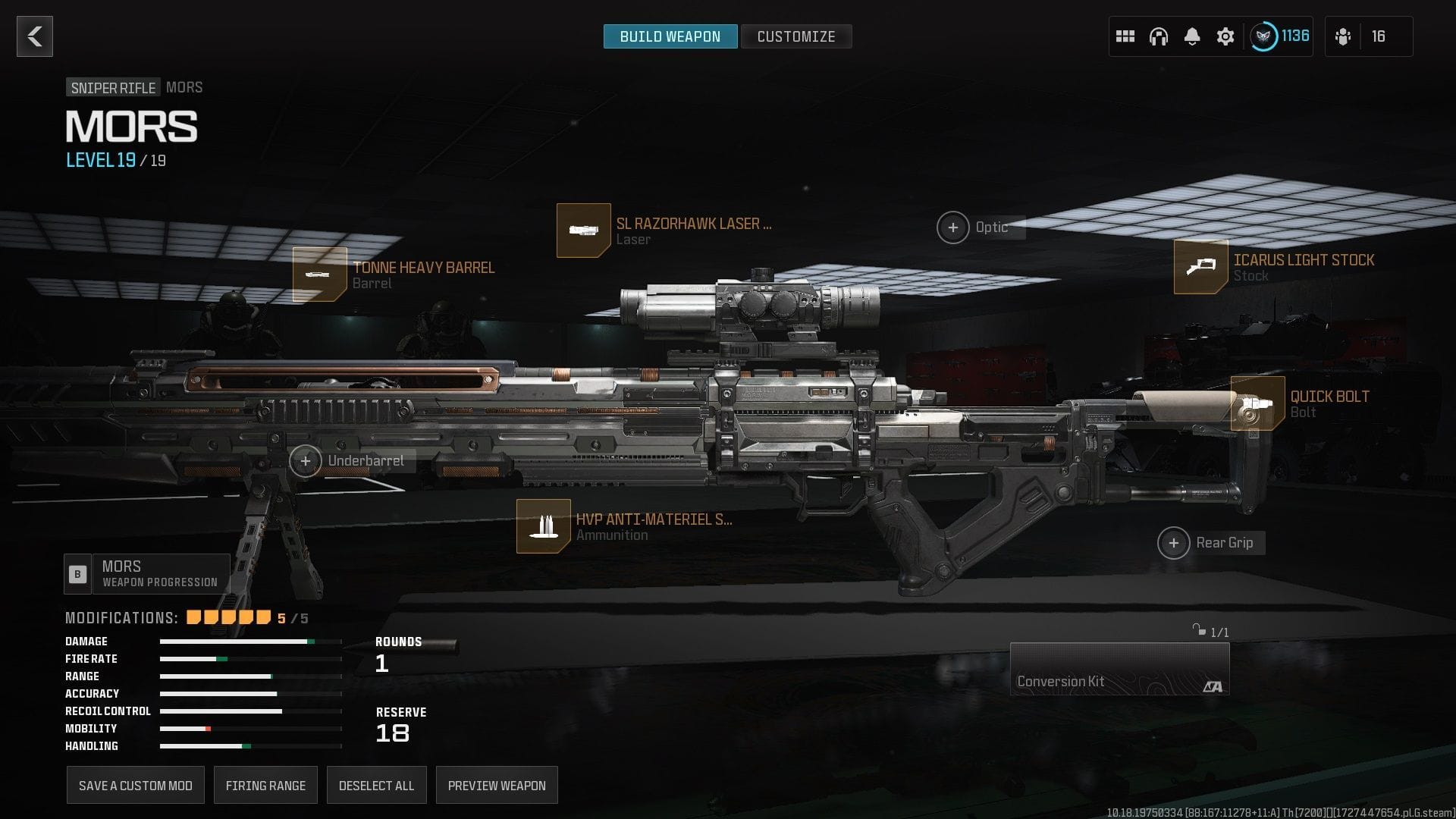Open the SL Razorhawk Laser attachment icon

click(582, 230)
